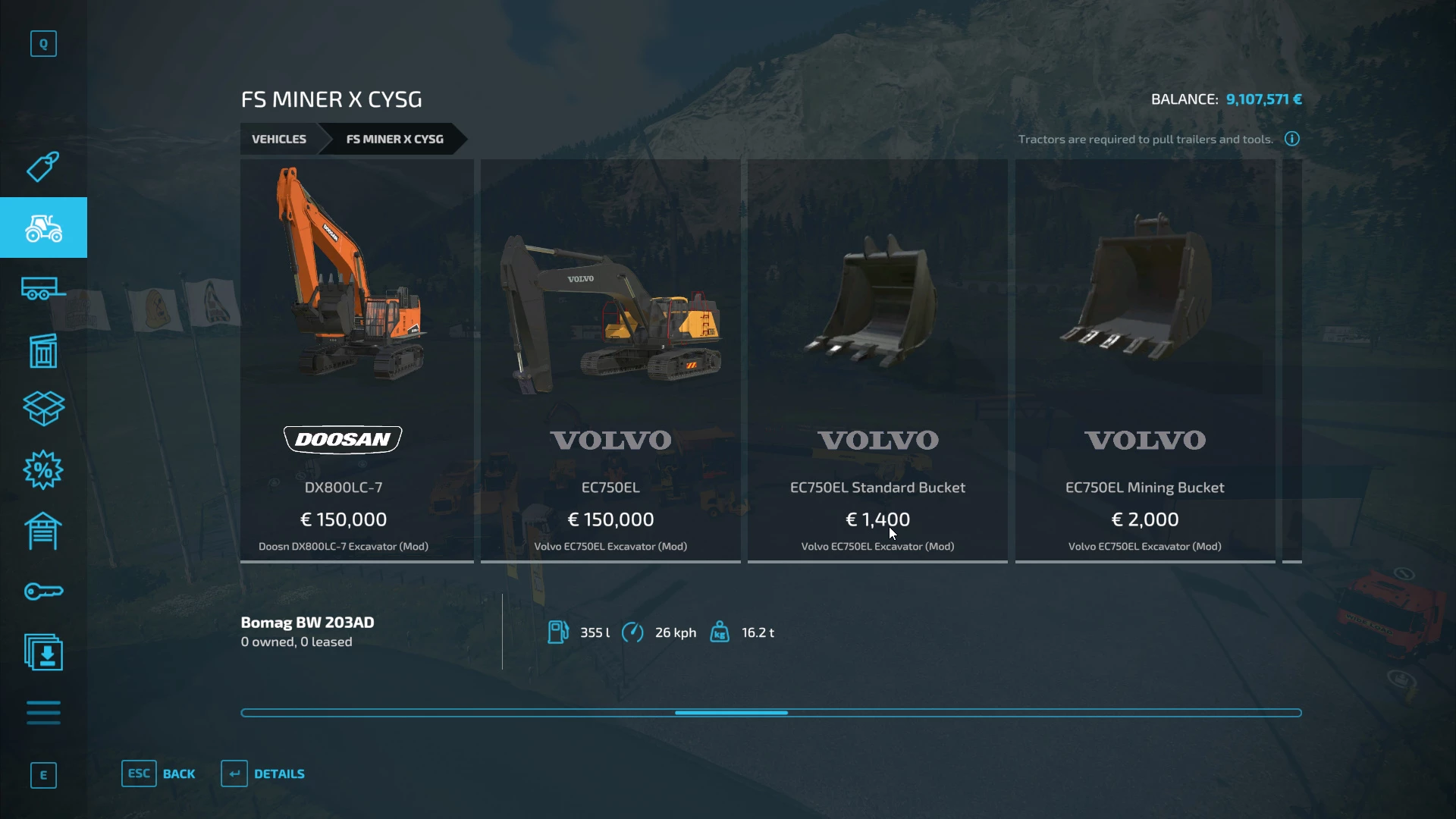Click the info icon about tractors
Viewport: 1456px width, 819px height.
(x=1291, y=139)
